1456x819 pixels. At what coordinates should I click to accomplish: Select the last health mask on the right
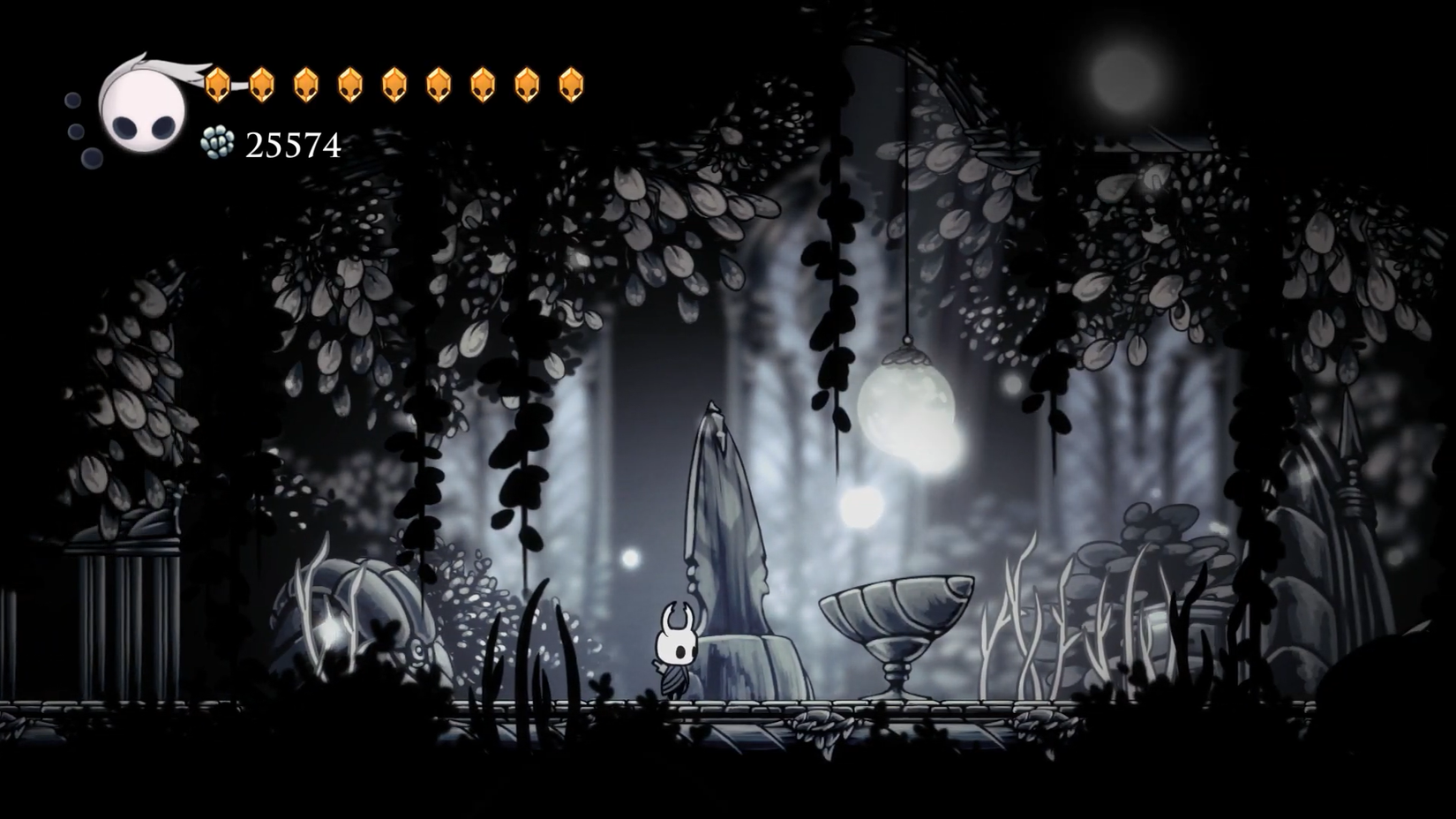[570, 84]
